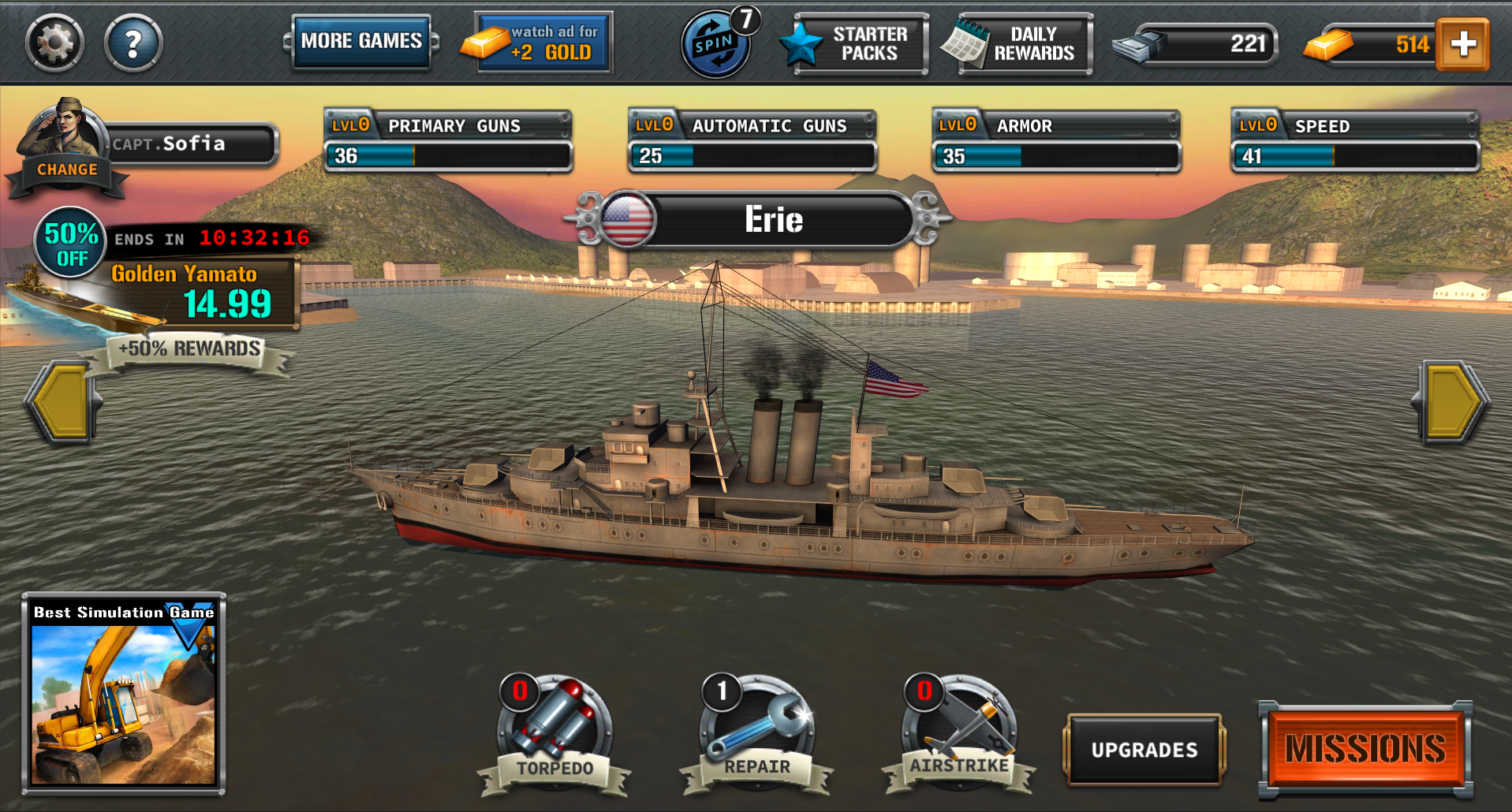Image resolution: width=1512 pixels, height=812 pixels.
Task: Add more gold with plus button
Action: tap(1462, 44)
